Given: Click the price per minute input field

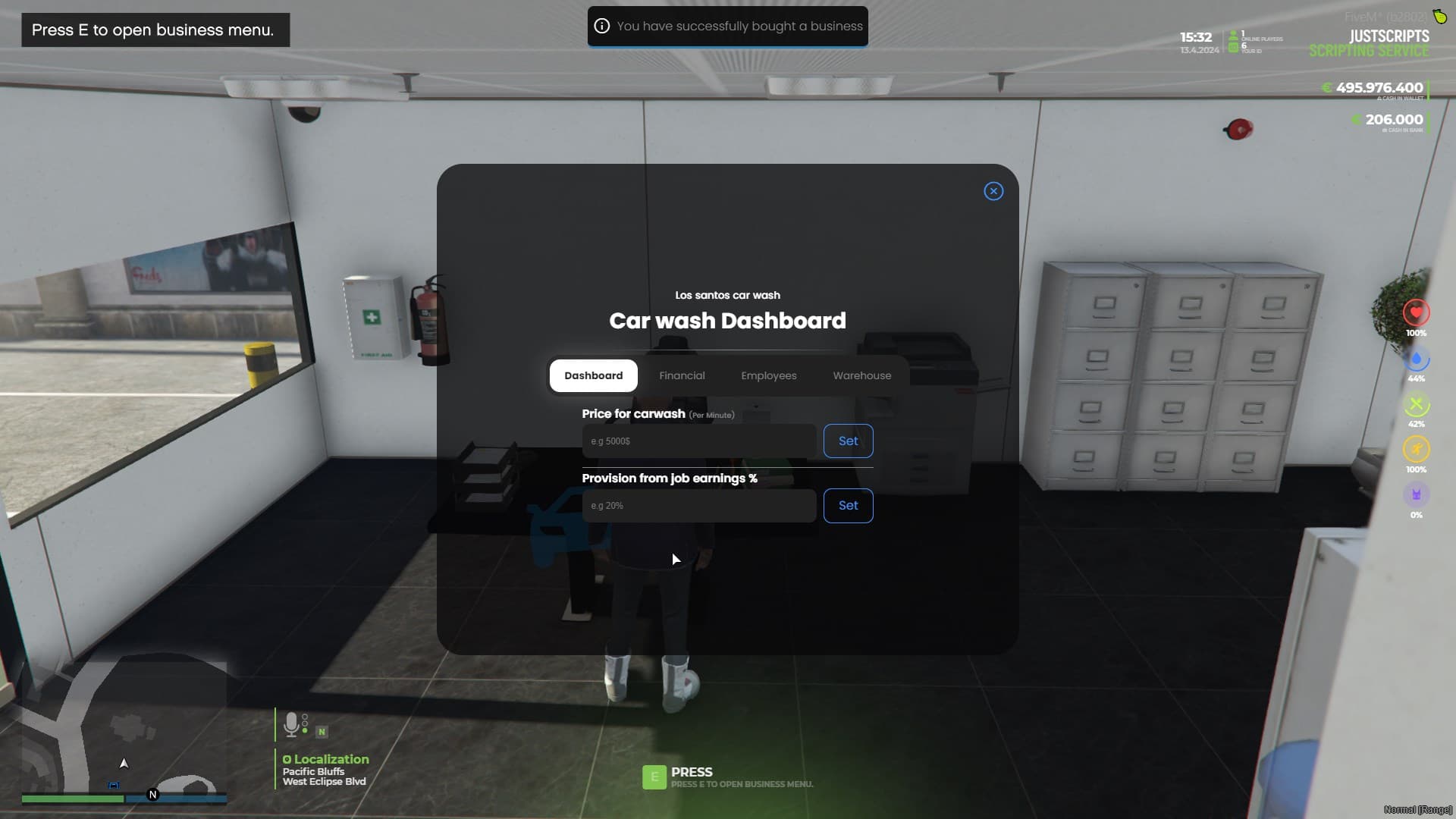Looking at the screenshot, I should 698,441.
